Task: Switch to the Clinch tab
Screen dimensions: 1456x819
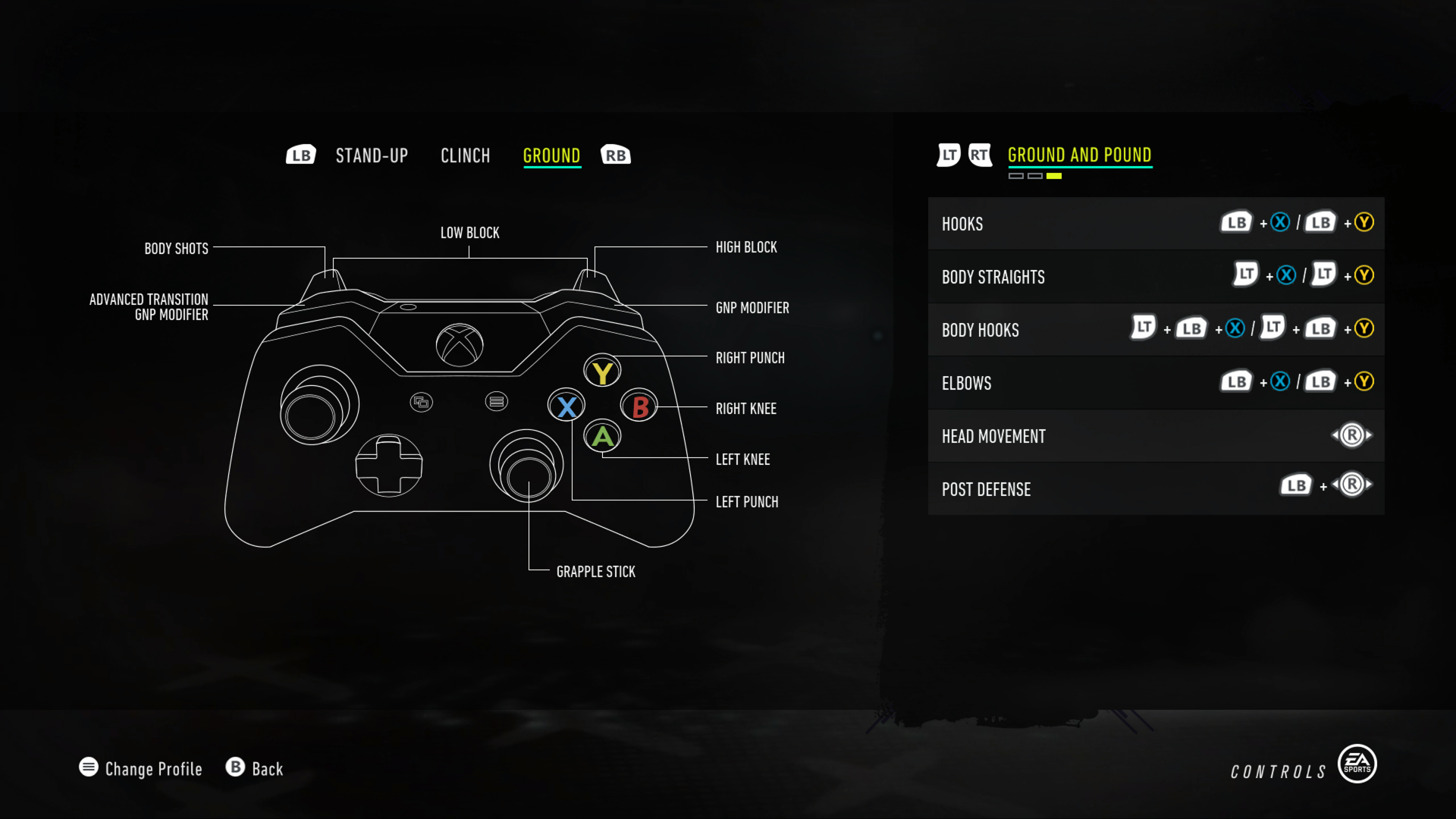Action: (x=465, y=155)
